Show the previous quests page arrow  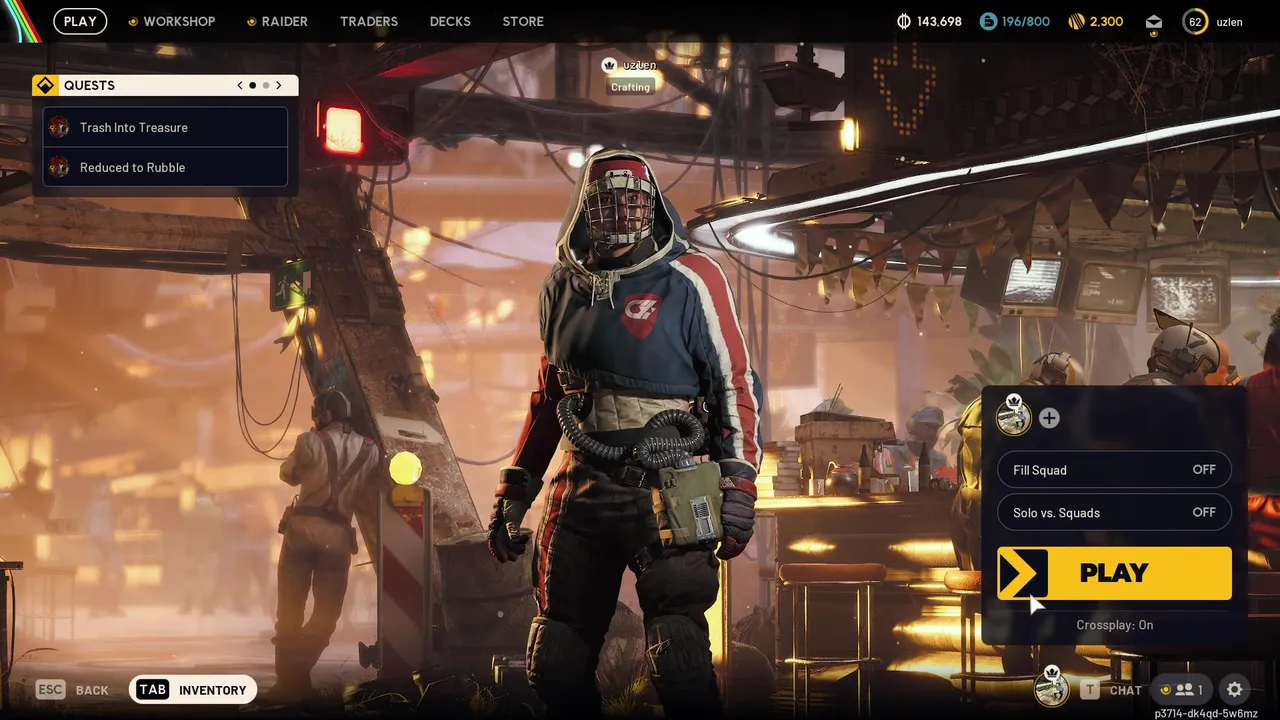pyautogui.click(x=240, y=86)
